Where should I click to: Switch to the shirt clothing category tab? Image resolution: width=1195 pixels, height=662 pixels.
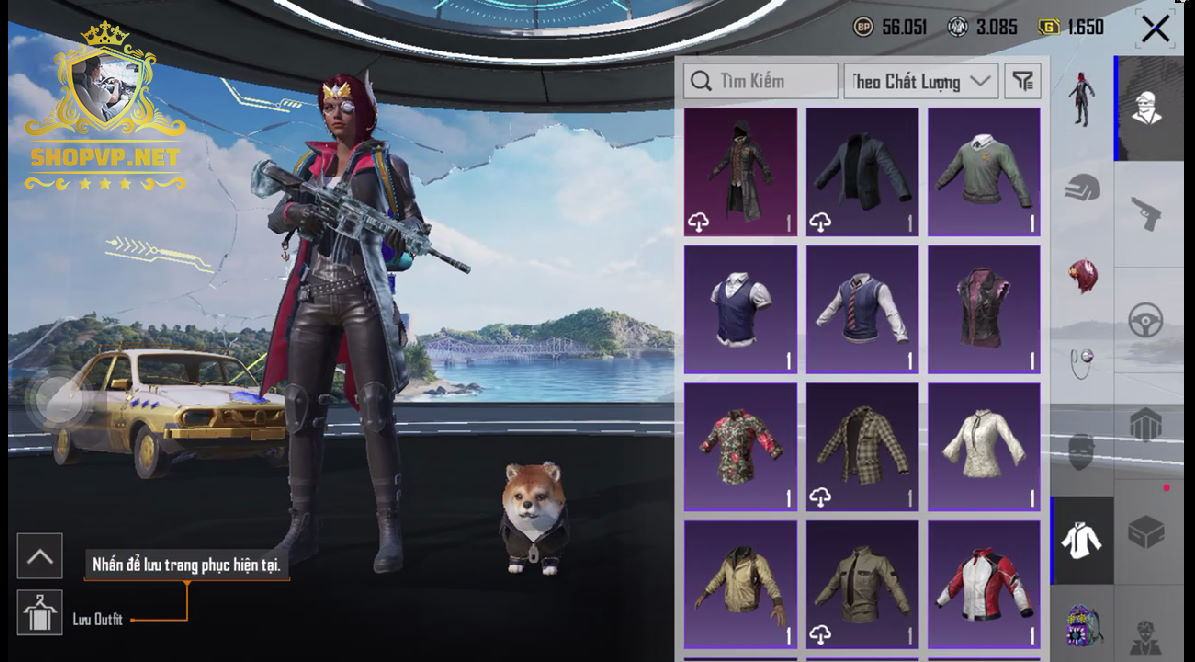pyautogui.click(x=1082, y=541)
